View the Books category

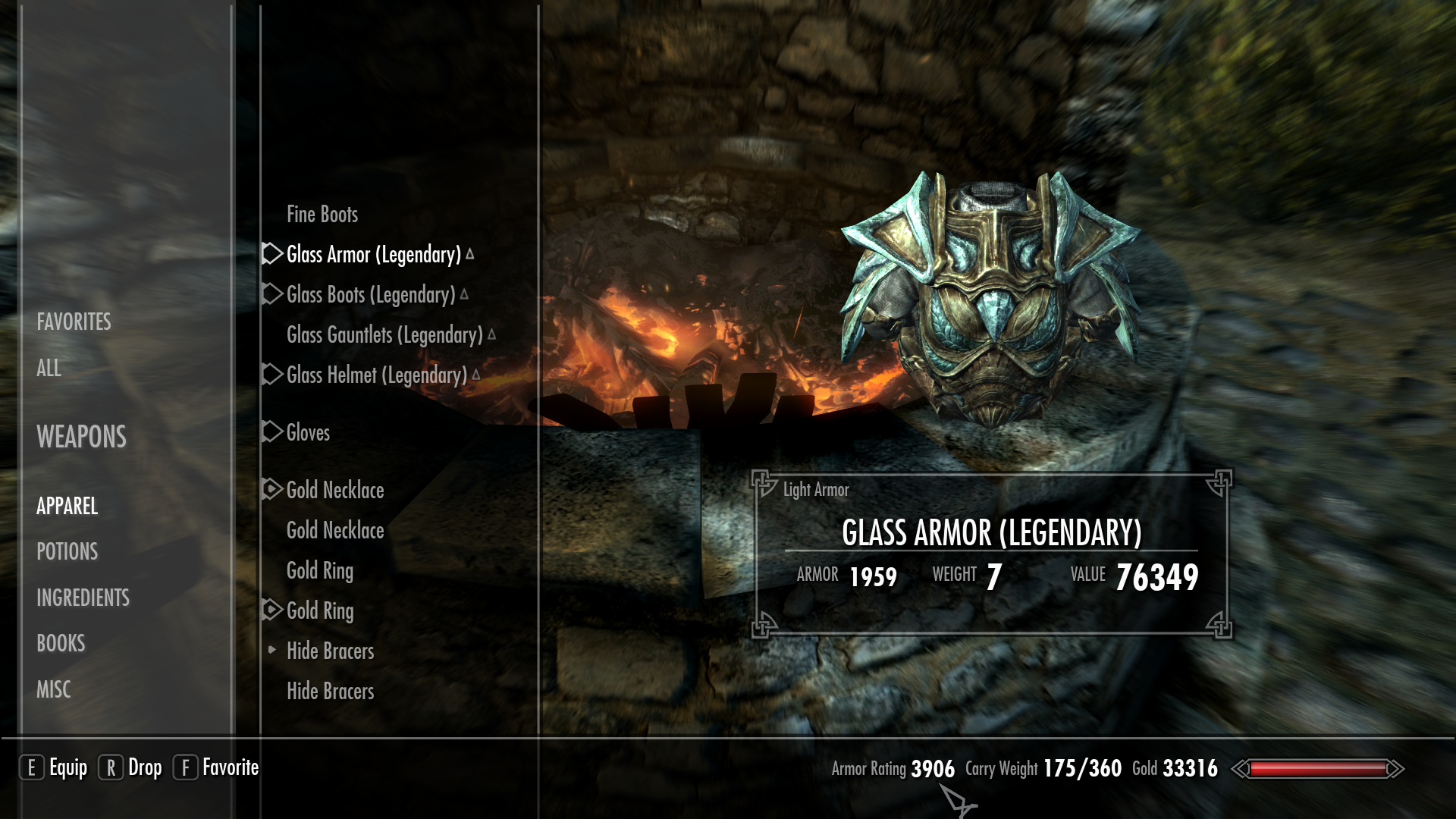coord(61,644)
